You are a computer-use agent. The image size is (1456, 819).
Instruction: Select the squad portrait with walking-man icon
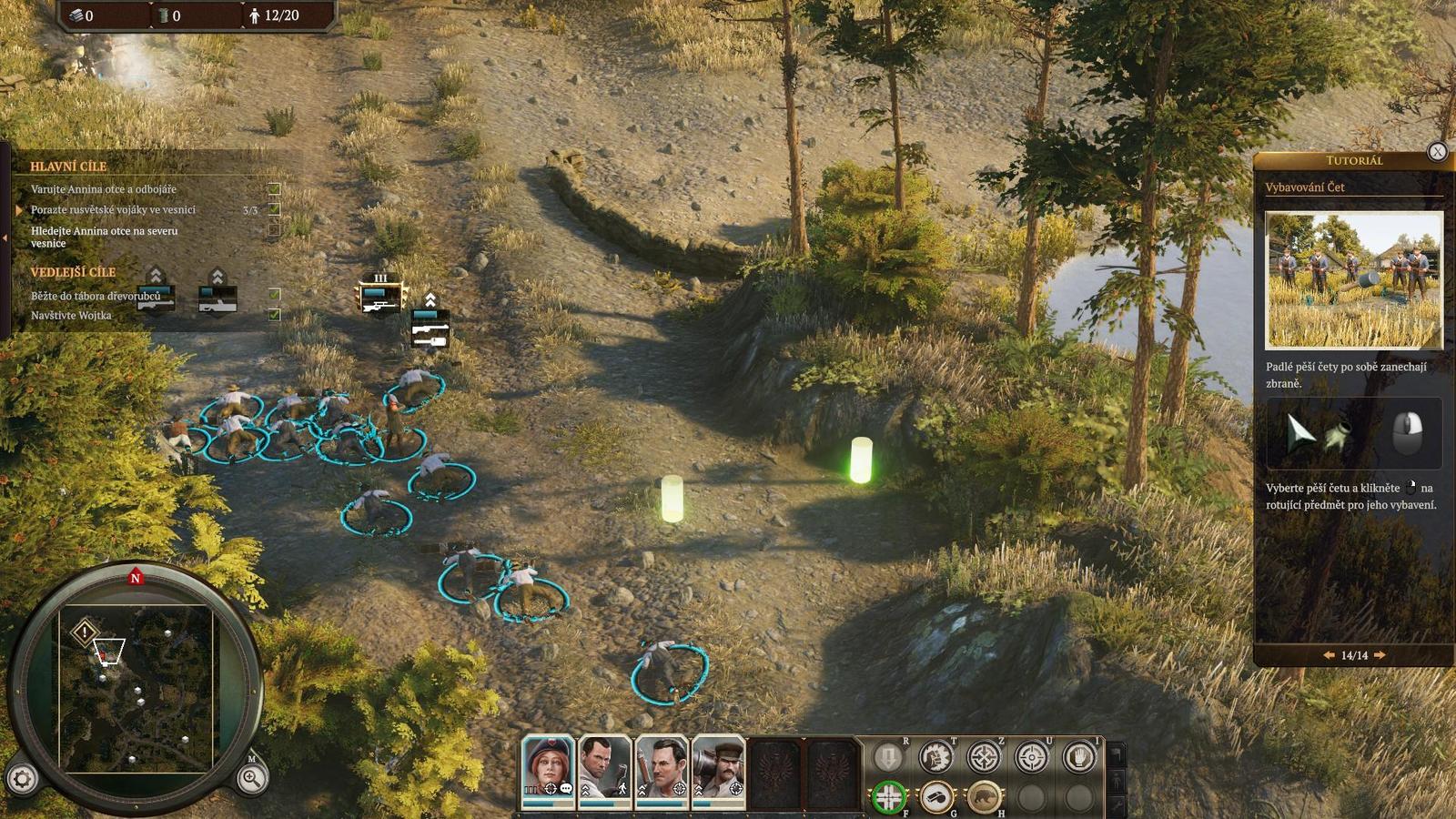604,772
